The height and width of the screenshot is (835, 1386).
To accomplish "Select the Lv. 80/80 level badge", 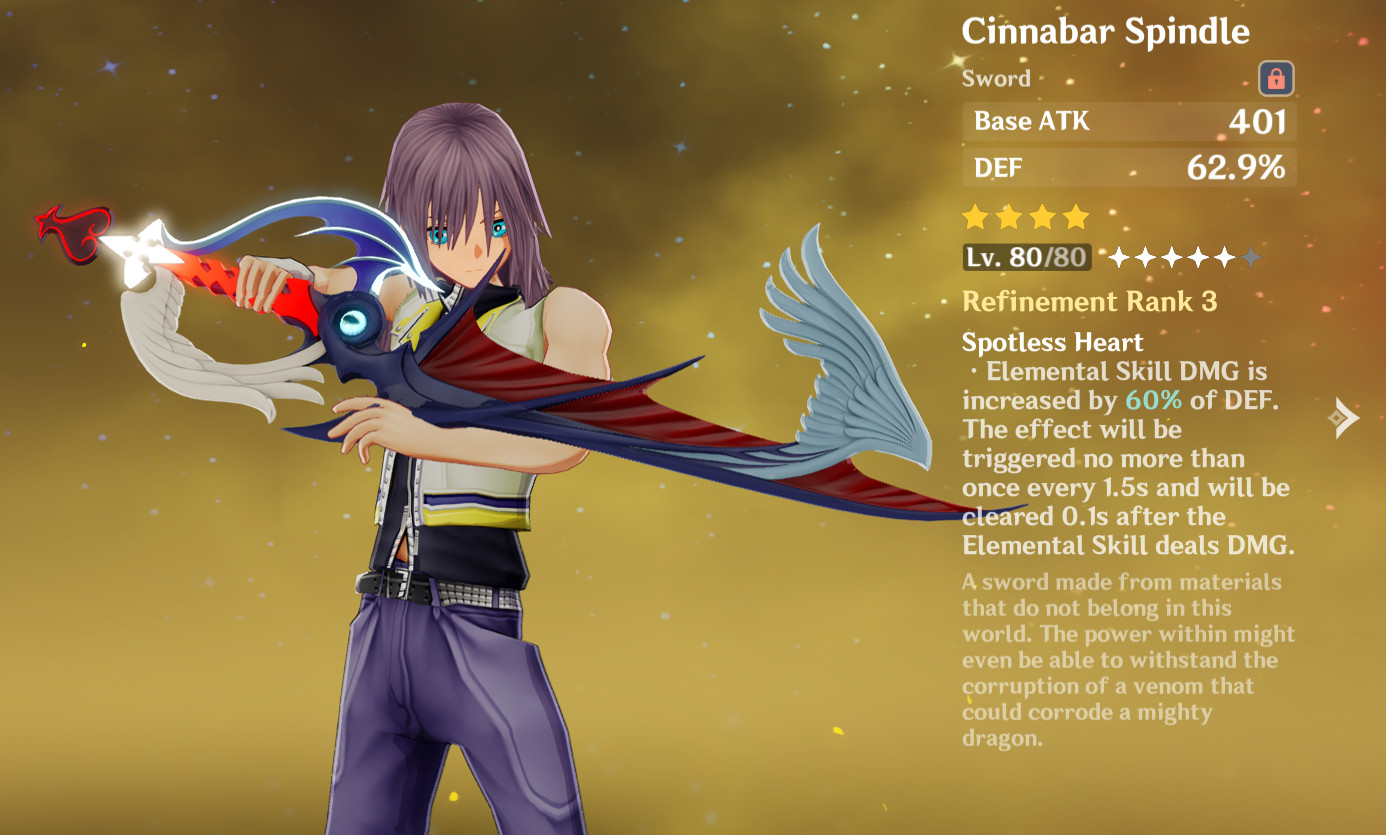I will [1027, 258].
